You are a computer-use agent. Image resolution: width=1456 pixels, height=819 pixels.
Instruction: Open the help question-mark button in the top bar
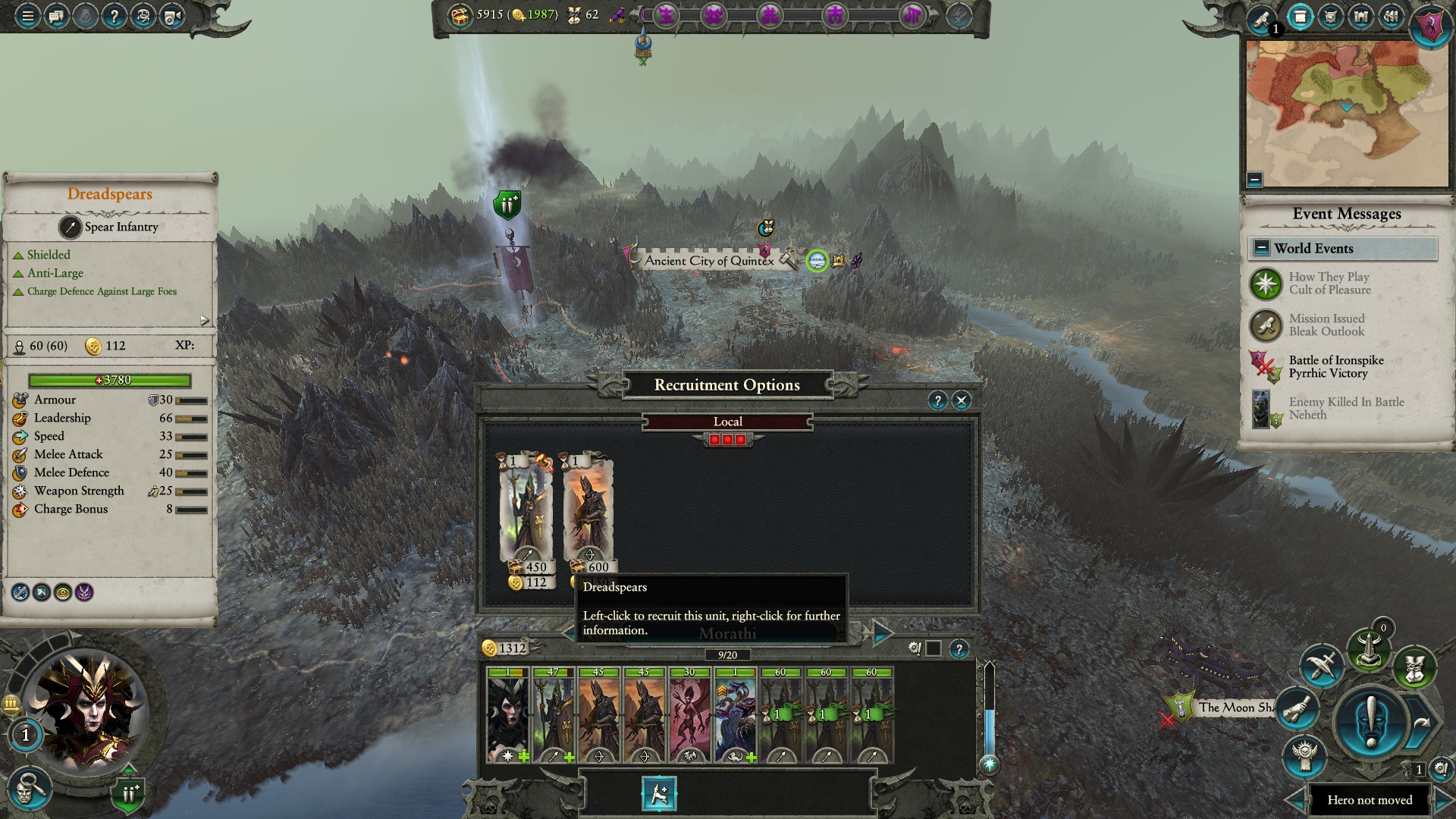click(x=114, y=15)
